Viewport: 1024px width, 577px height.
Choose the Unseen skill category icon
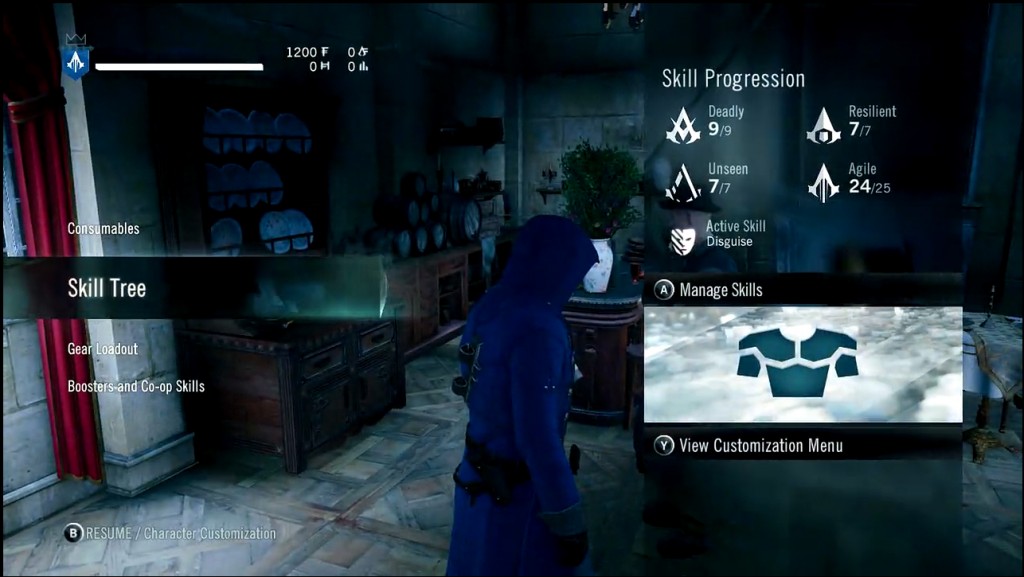tap(684, 183)
